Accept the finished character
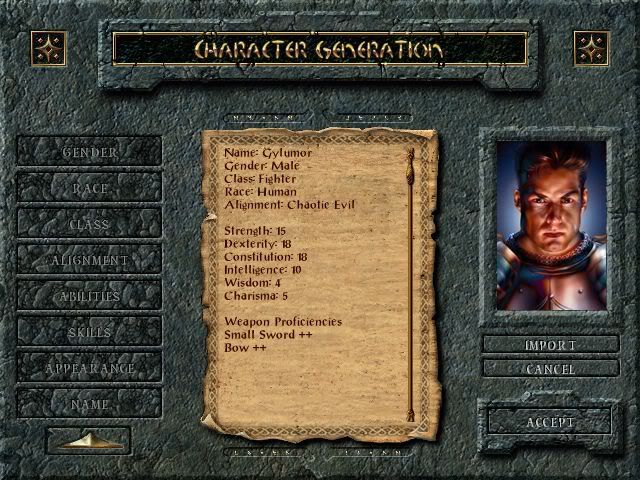The width and height of the screenshot is (640, 480). (550, 422)
